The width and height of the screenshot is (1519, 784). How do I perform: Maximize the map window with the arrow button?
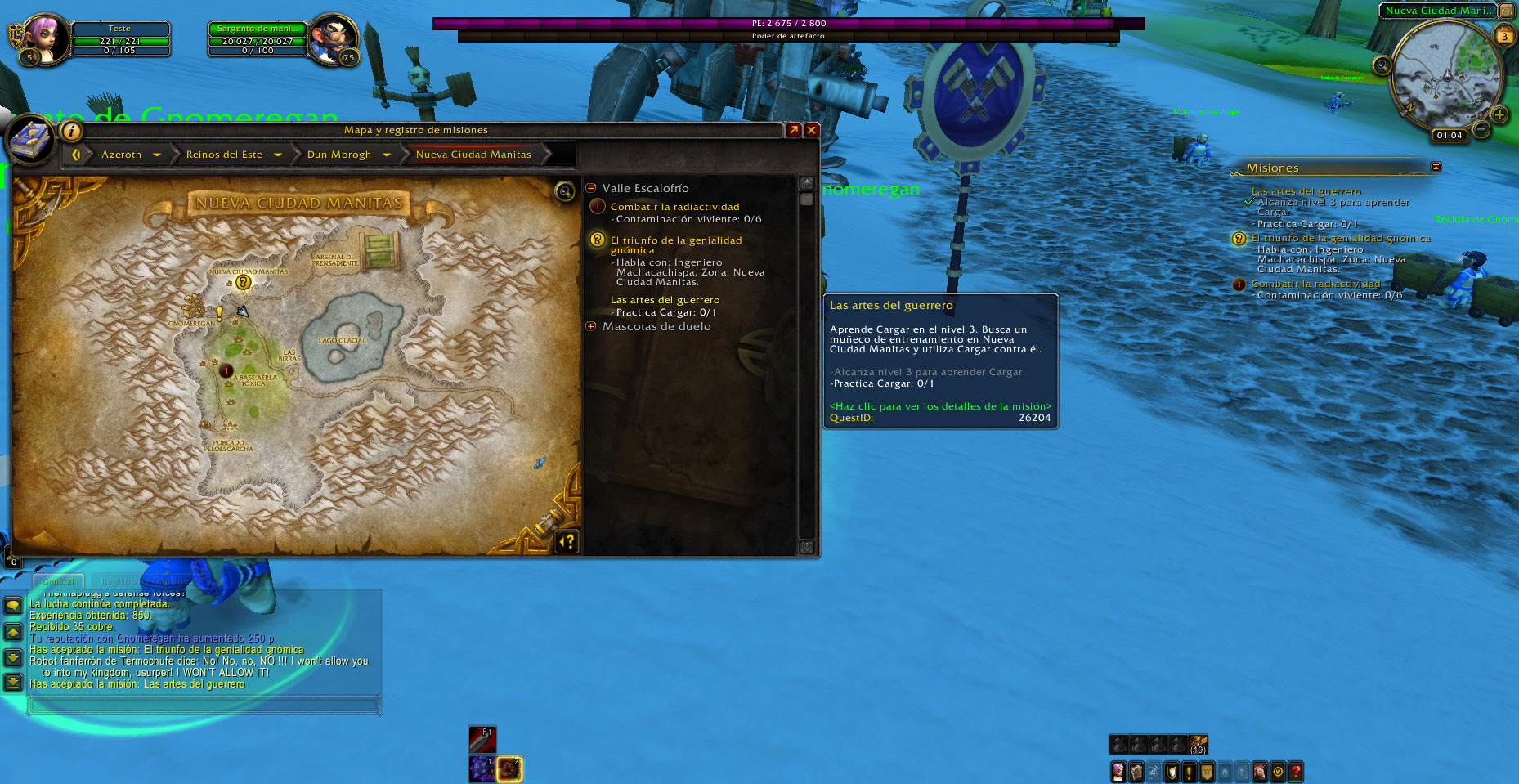793,130
